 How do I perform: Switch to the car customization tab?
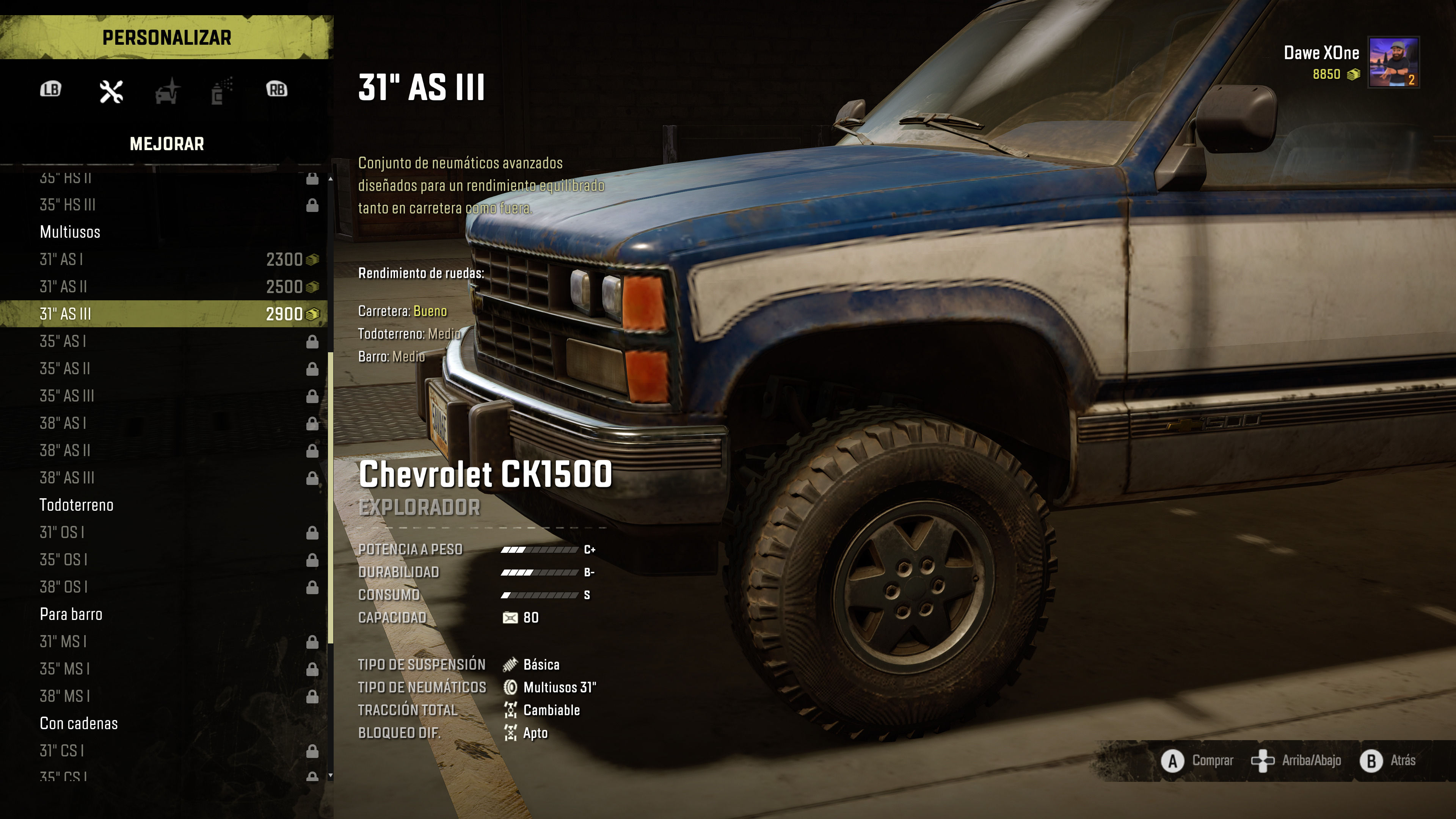(167, 91)
